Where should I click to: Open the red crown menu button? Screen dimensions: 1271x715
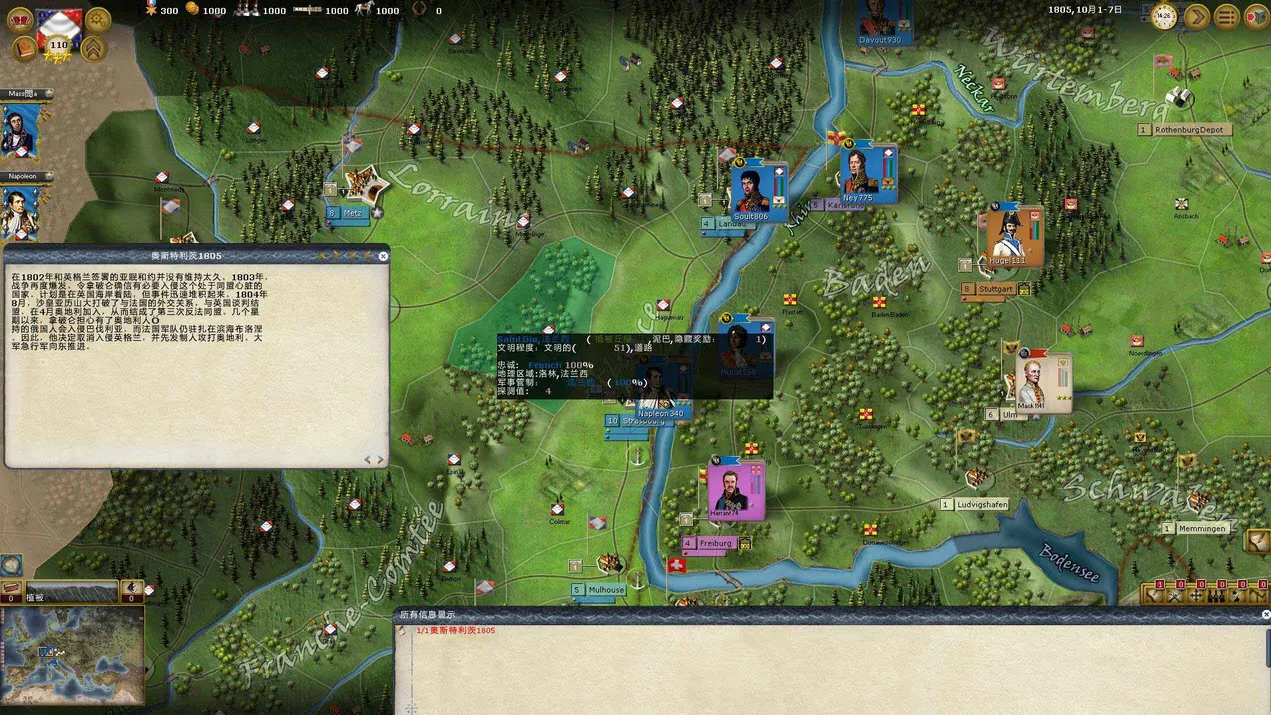pyautogui.click(x=20, y=19)
